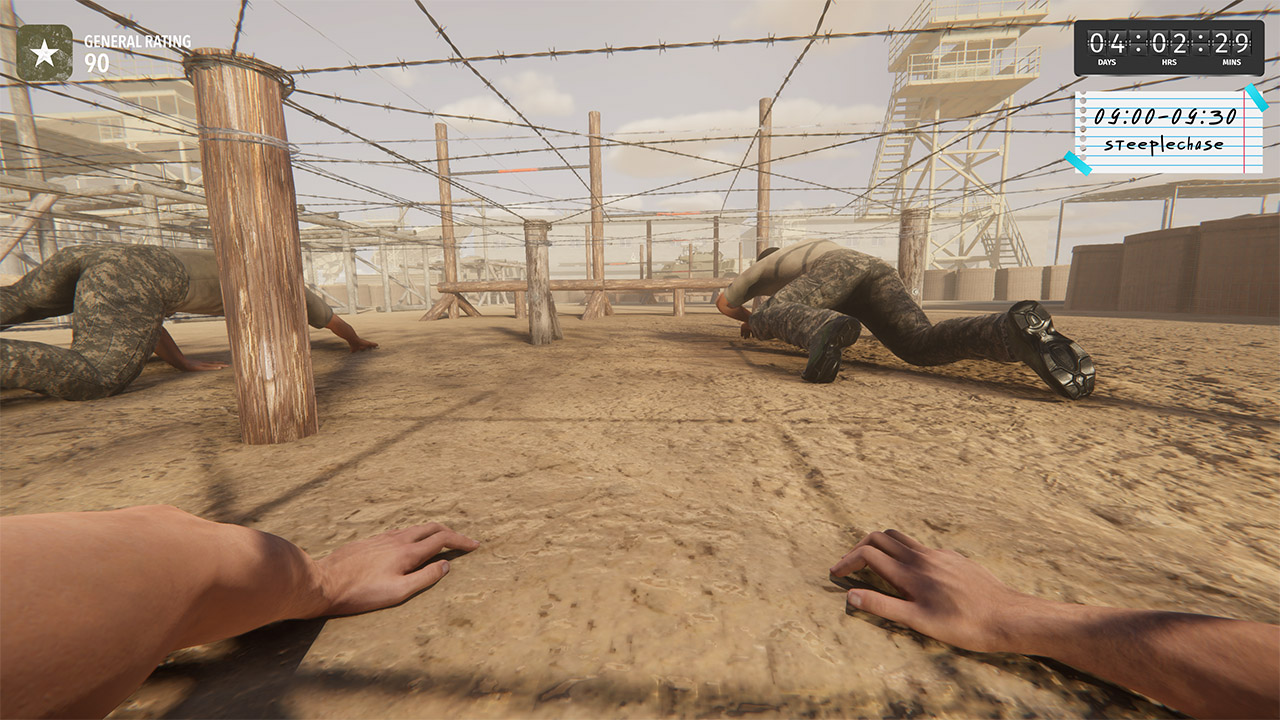The image size is (1280, 720).
Task: Click the DAYS digits on the countdown
Action: 1108,43
